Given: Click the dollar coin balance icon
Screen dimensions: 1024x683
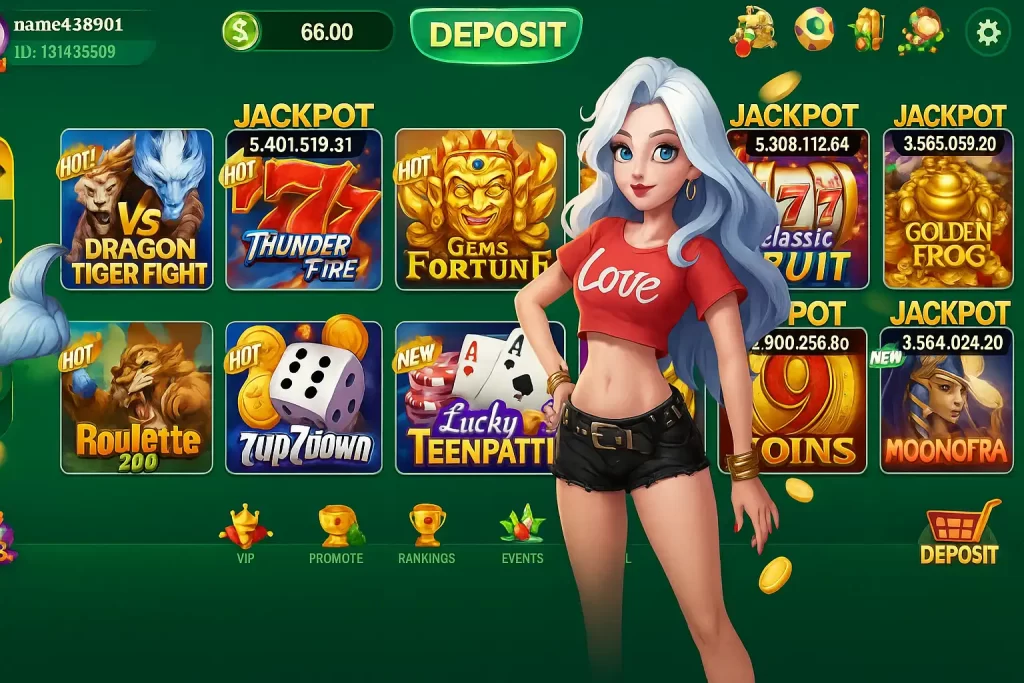Looking at the screenshot, I should 240,32.
